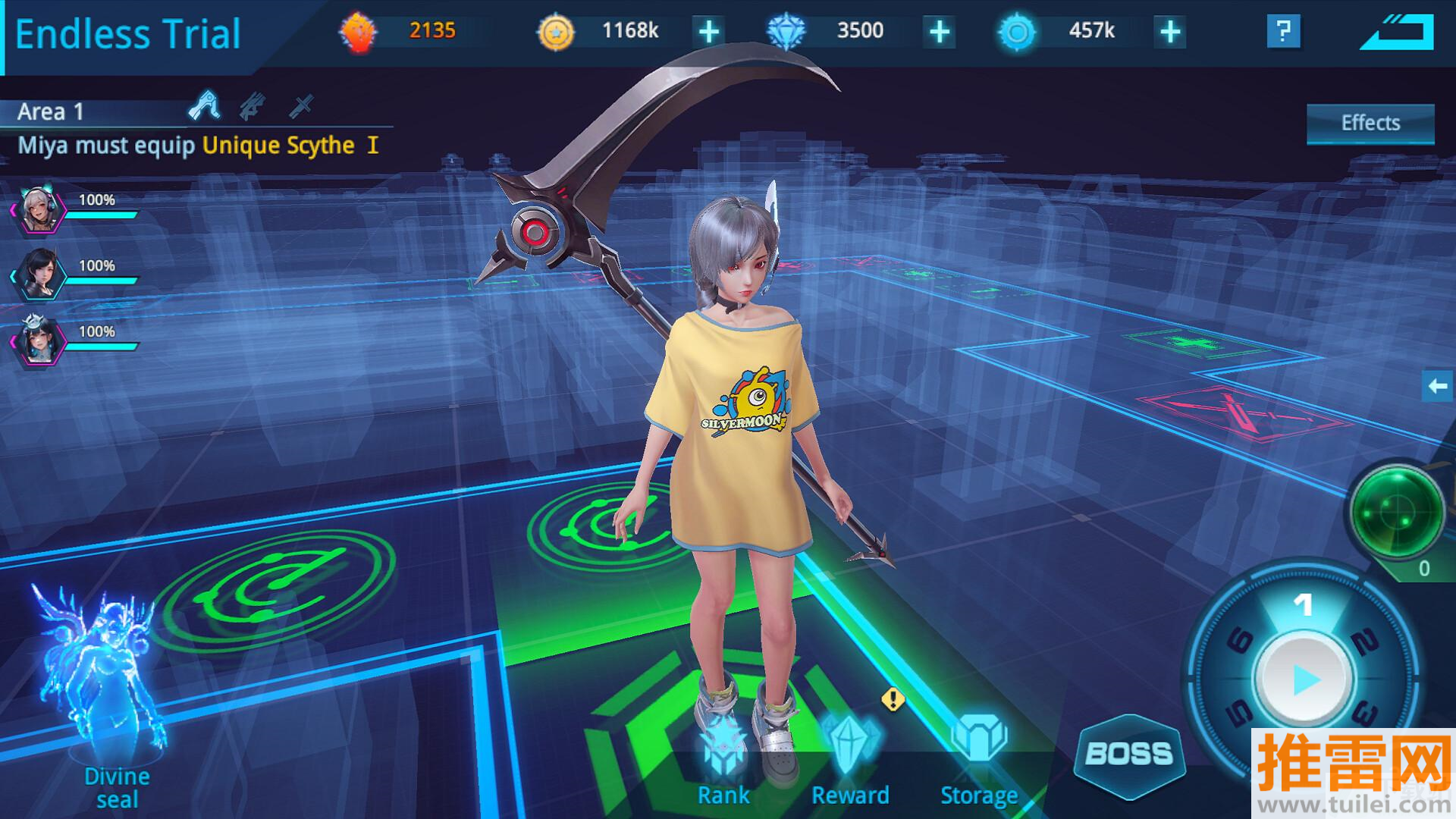Open the Effects panel

click(x=1370, y=124)
